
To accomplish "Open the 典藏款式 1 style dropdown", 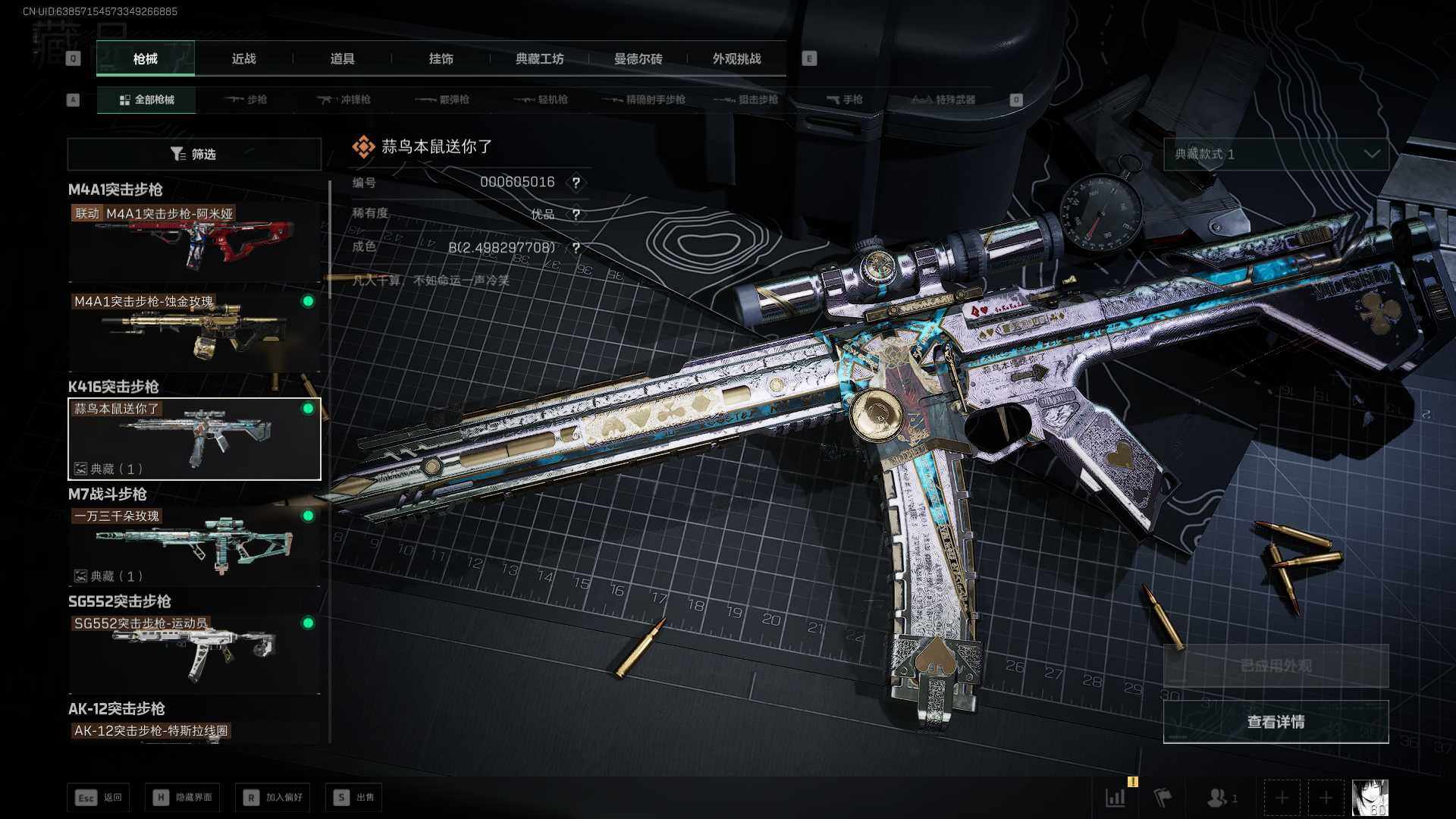I will pyautogui.click(x=1276, y=154).
